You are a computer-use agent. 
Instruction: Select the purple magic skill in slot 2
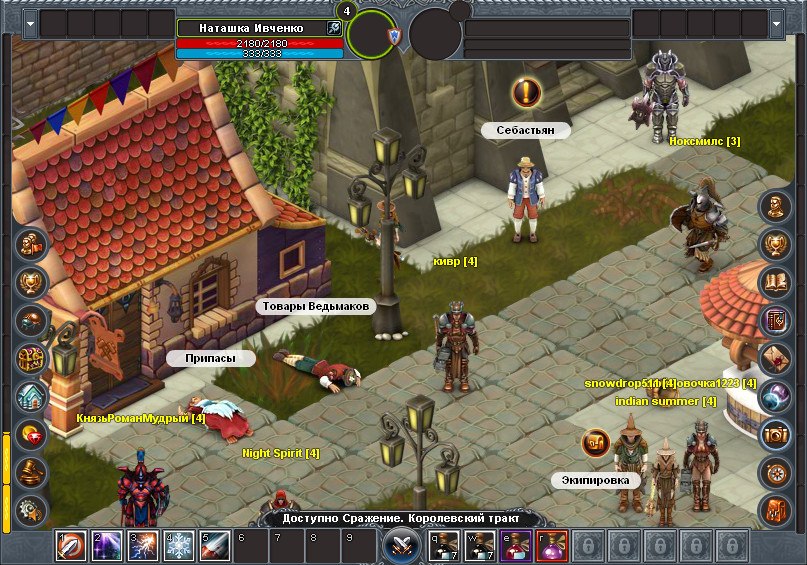107,546
